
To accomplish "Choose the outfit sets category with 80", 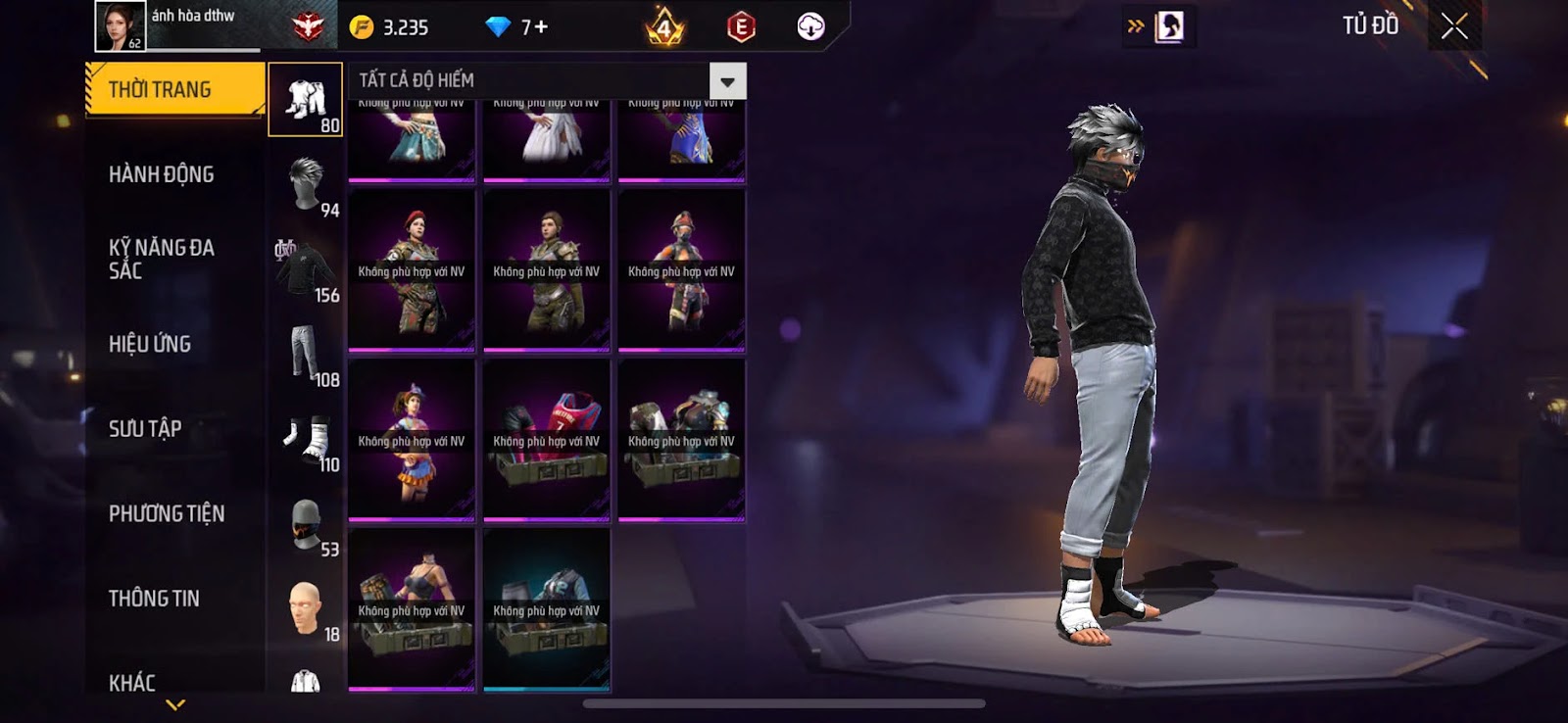I will click(x=306, y=100).
